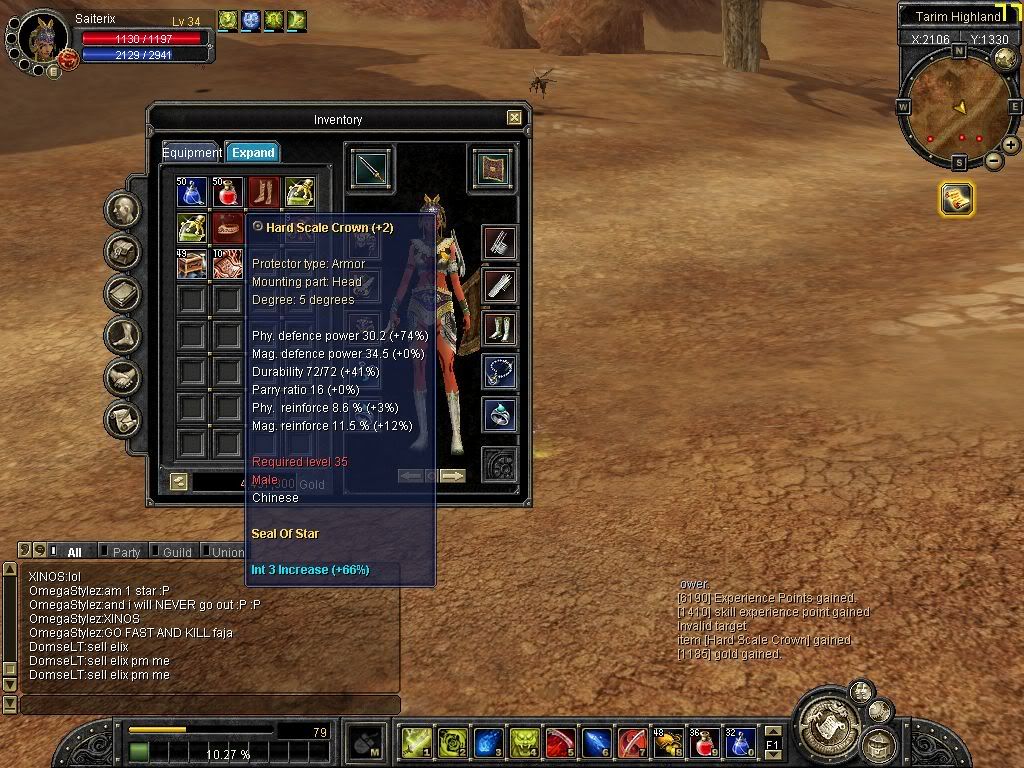This screenshot has height=768, width=1024.
Task: Open the glowing quest scroll notification
Action: (x=956, y=199)
